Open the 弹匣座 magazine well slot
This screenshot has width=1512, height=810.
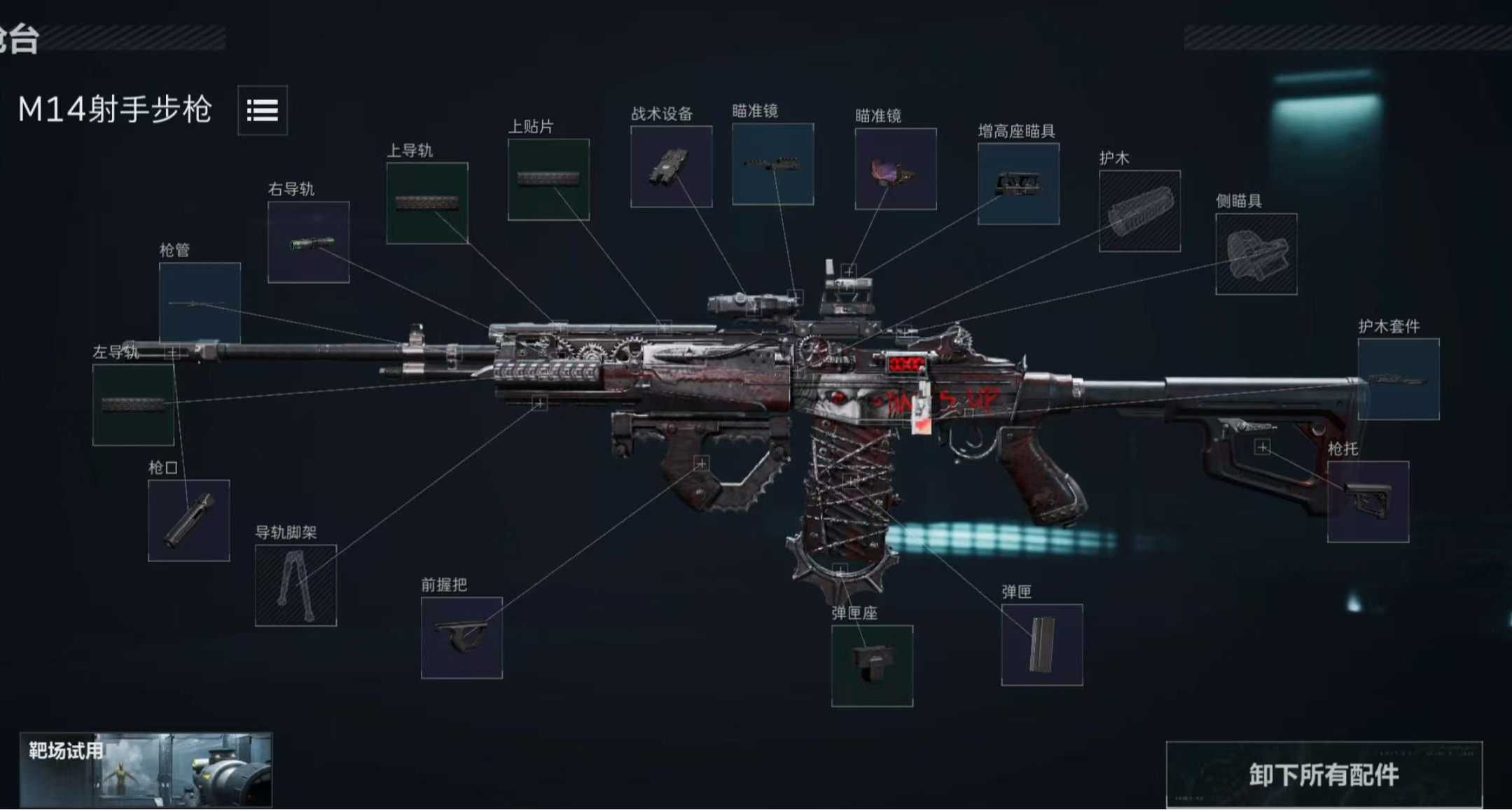click(872, 666)
